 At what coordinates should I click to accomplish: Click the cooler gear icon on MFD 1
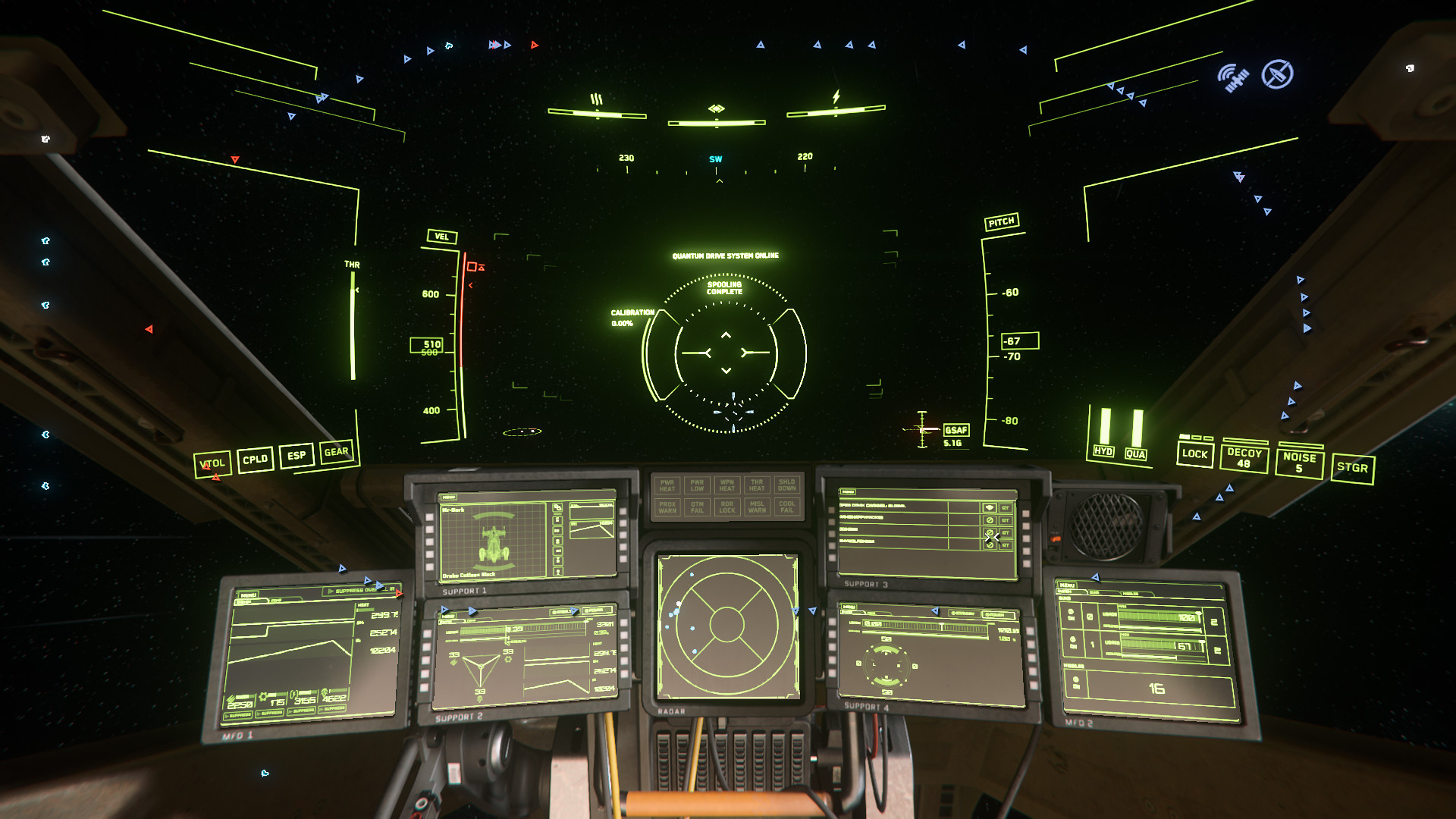pos(265,696)
